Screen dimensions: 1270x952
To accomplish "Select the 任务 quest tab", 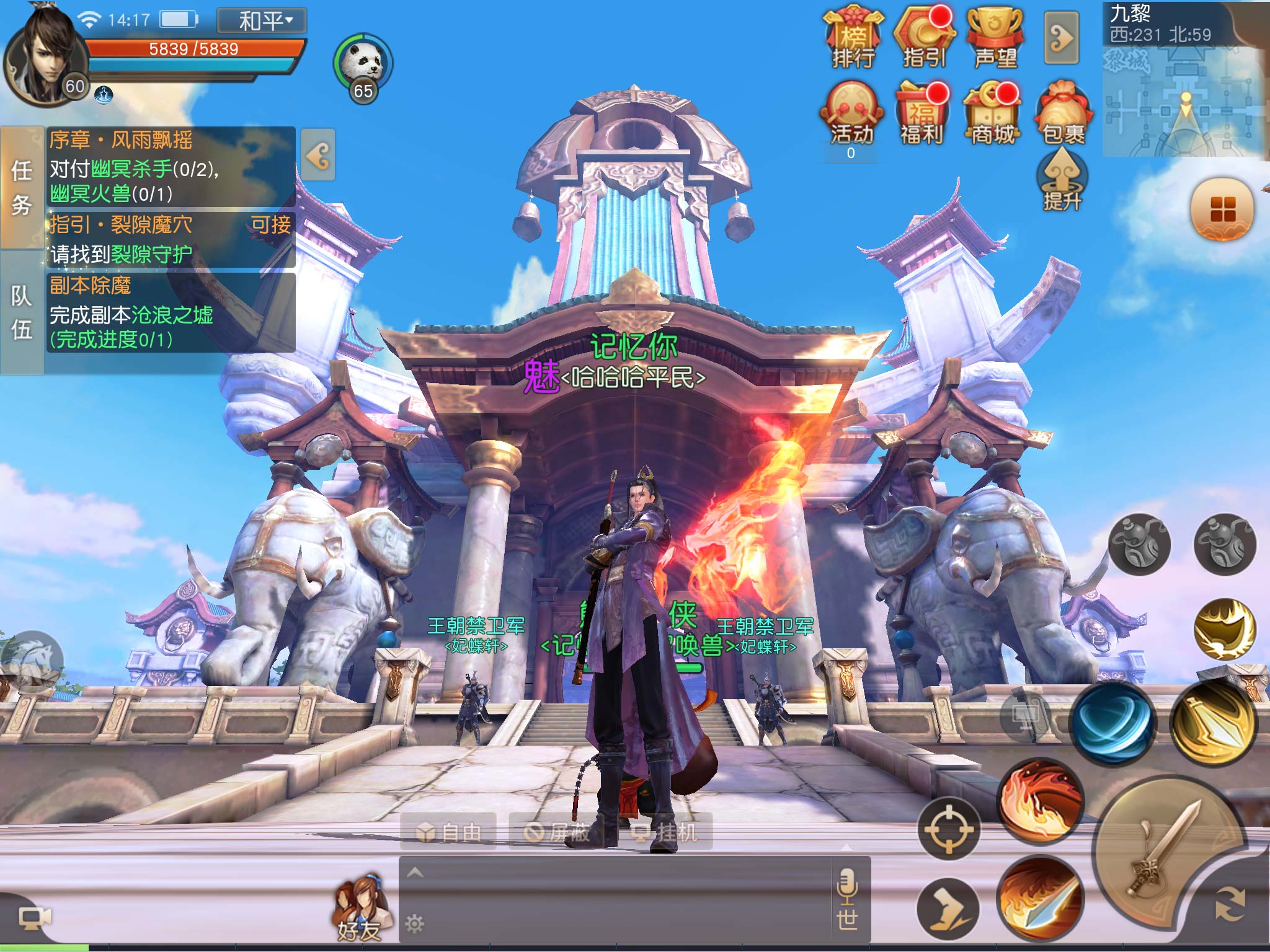I will (22, 187).
